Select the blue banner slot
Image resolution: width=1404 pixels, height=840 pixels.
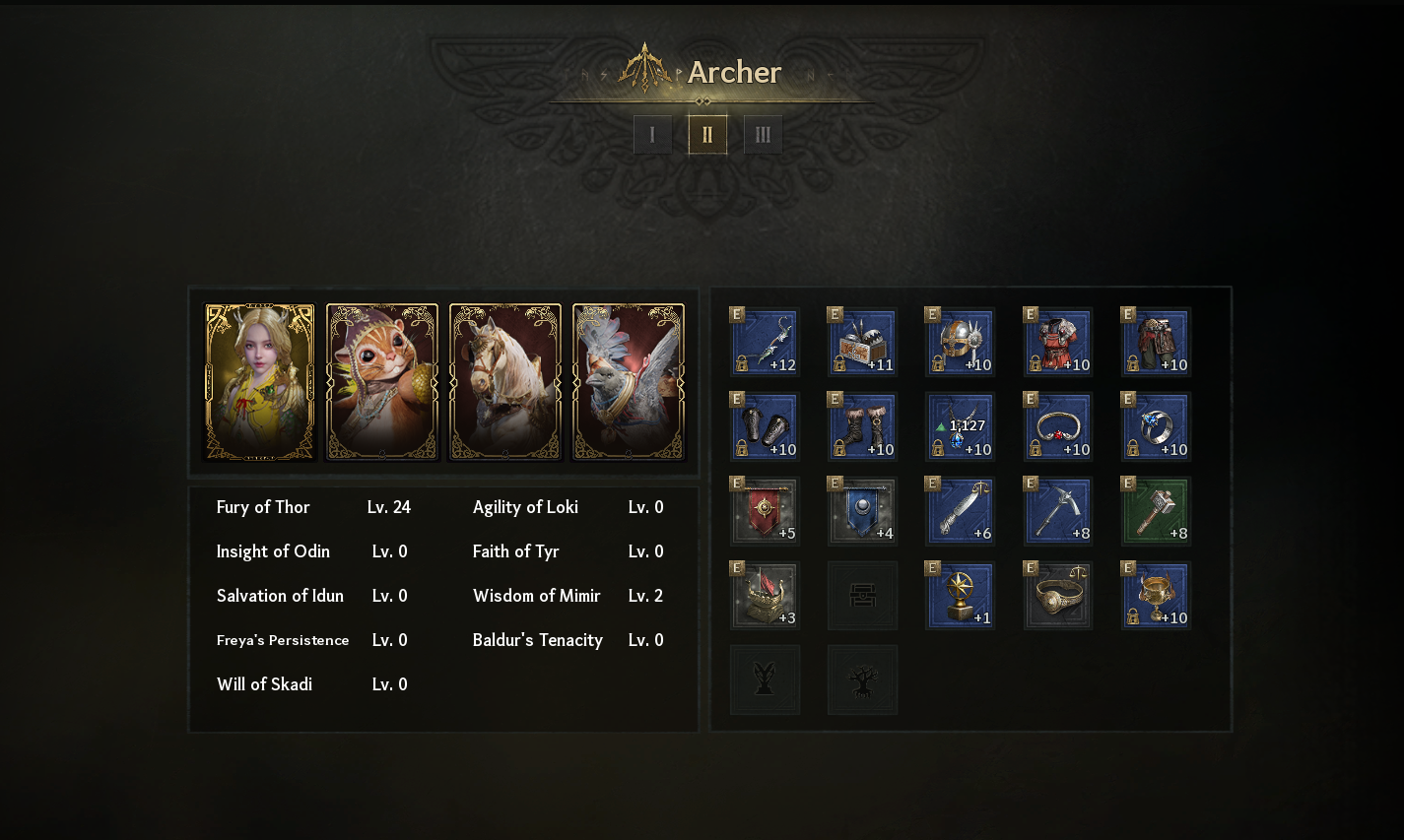coord(862,511)
